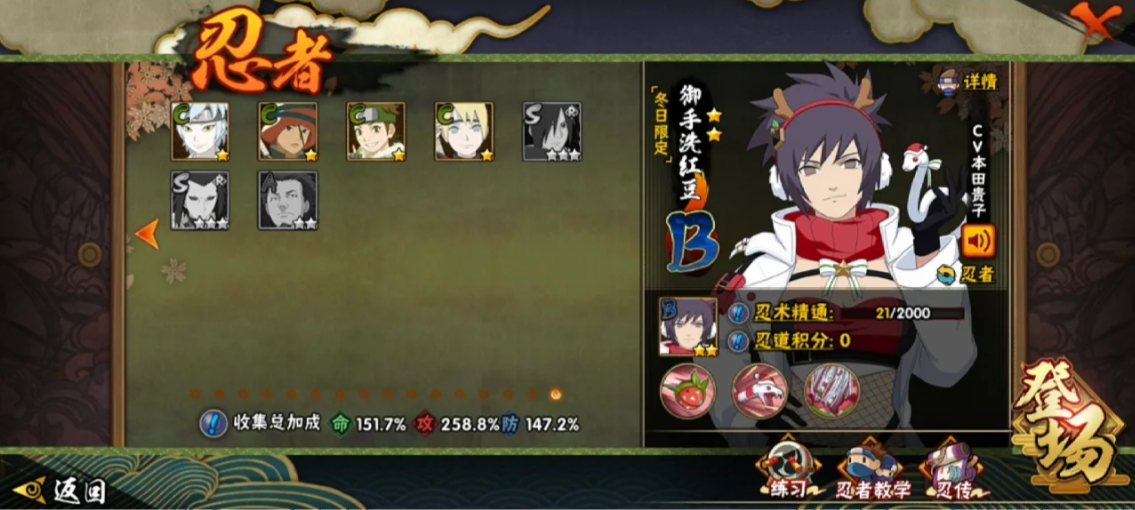Open the 练习 practice mode
Screen dimensions: 1135x510
pos(789,472)
